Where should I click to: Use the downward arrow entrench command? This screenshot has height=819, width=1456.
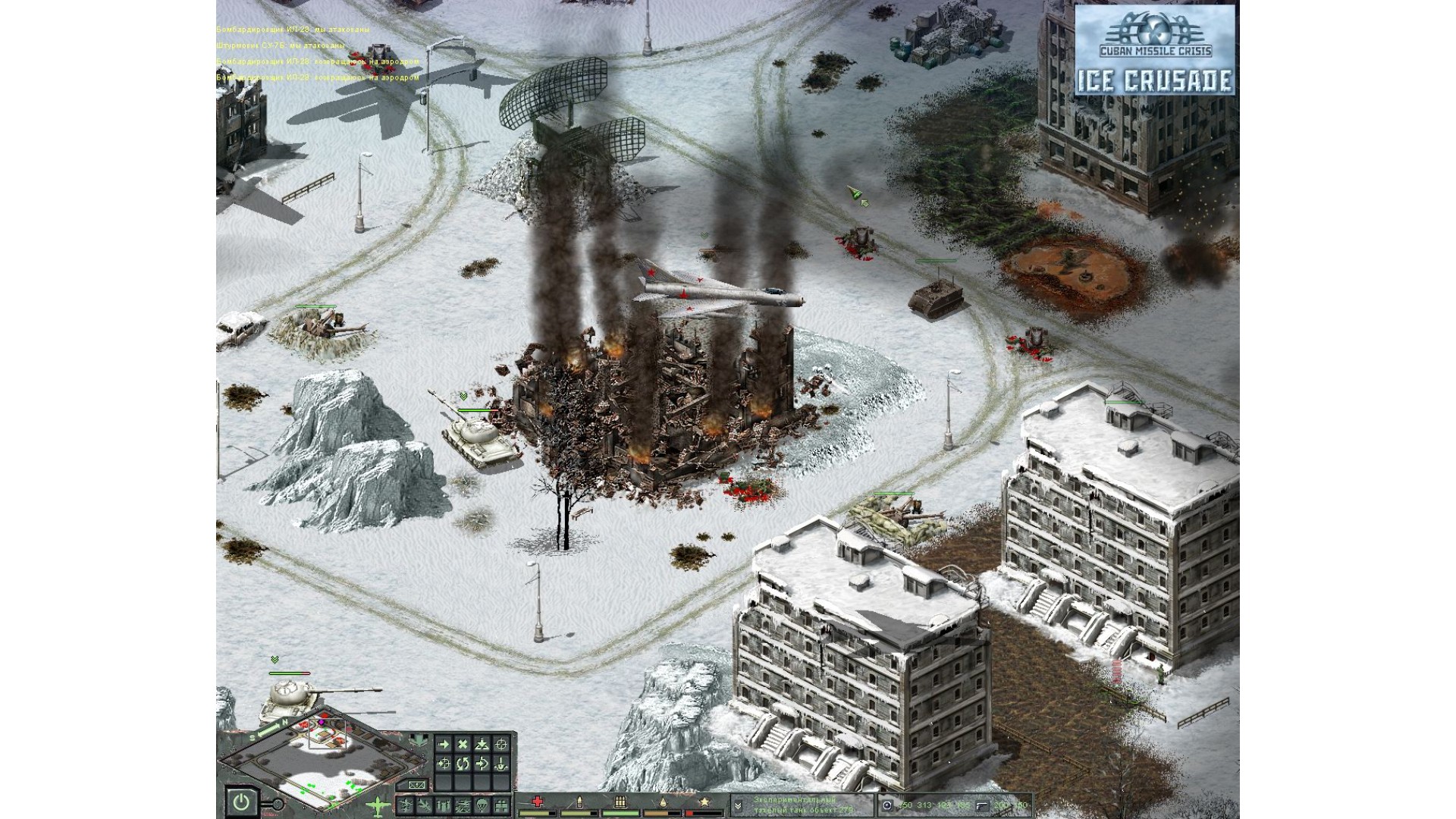click(x=500, y=764)
